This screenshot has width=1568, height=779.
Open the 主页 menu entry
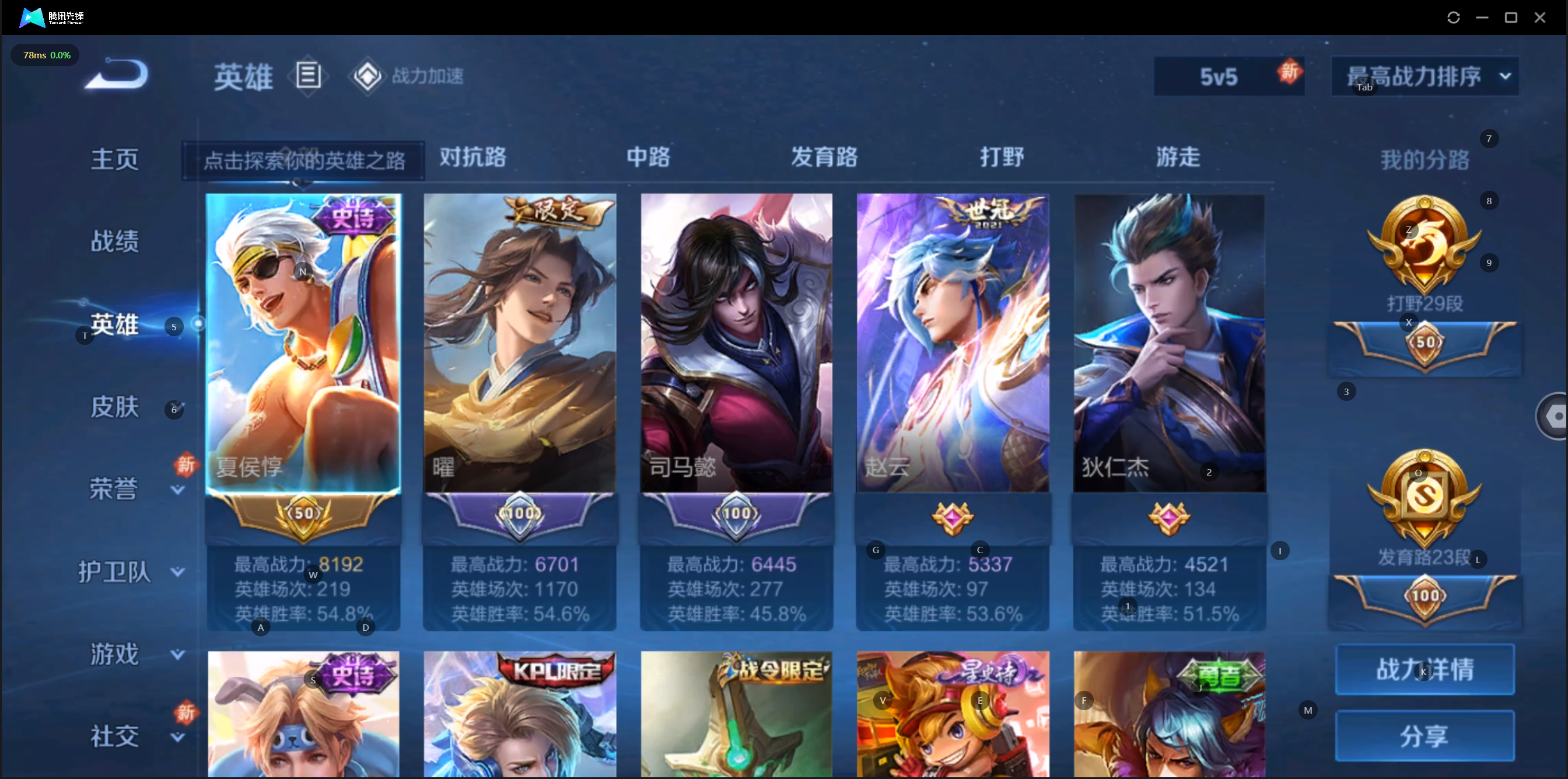tap(114, 159)
